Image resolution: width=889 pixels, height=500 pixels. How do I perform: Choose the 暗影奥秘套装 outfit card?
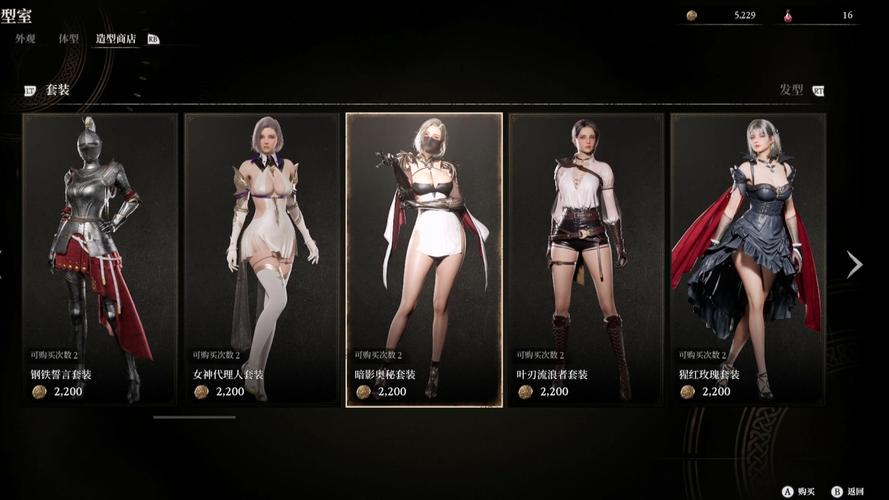[424, 259]
